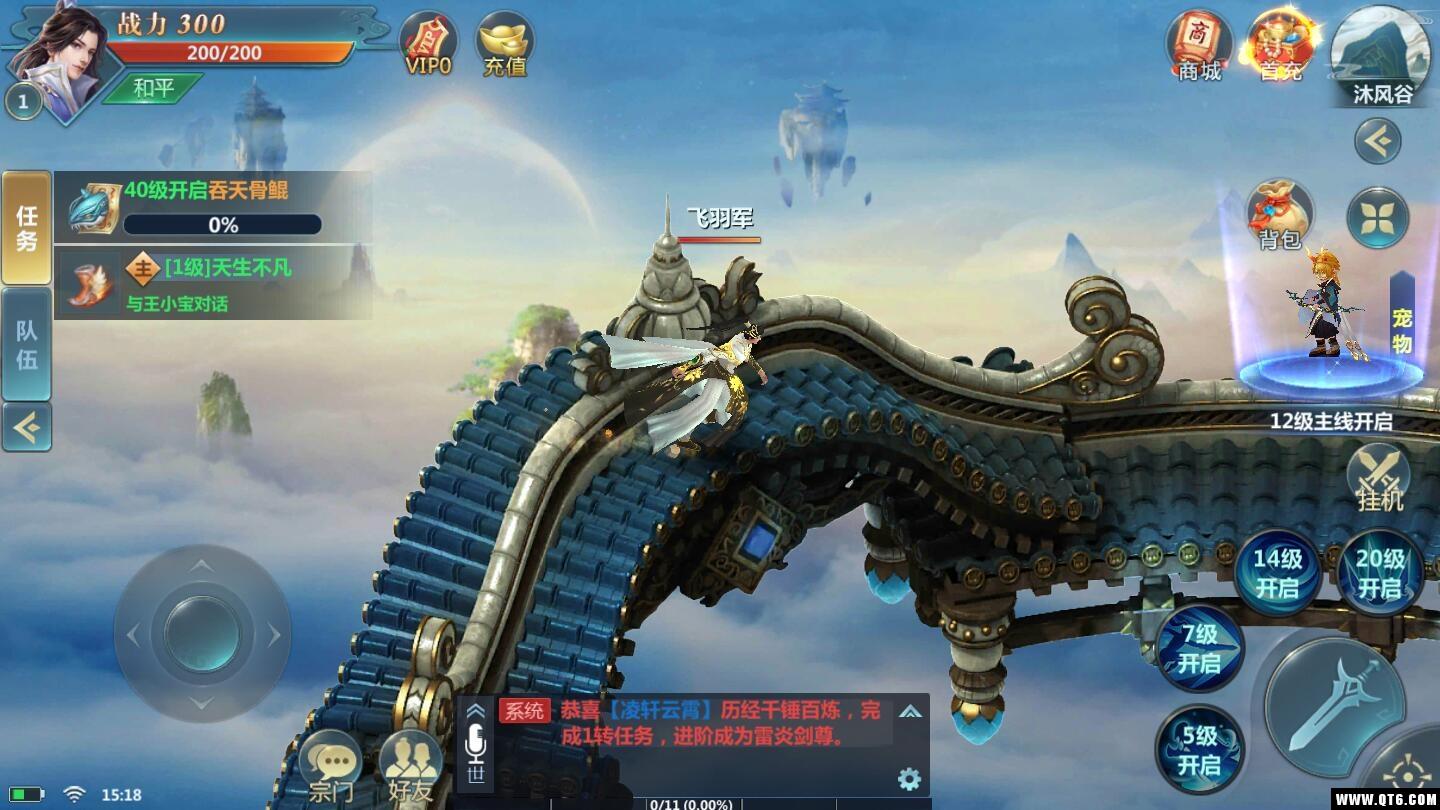The width and height of the screenshot is (1440, 810).
Task: Switch to the 队伍 team tab
Action: click(x=26, y=345)
